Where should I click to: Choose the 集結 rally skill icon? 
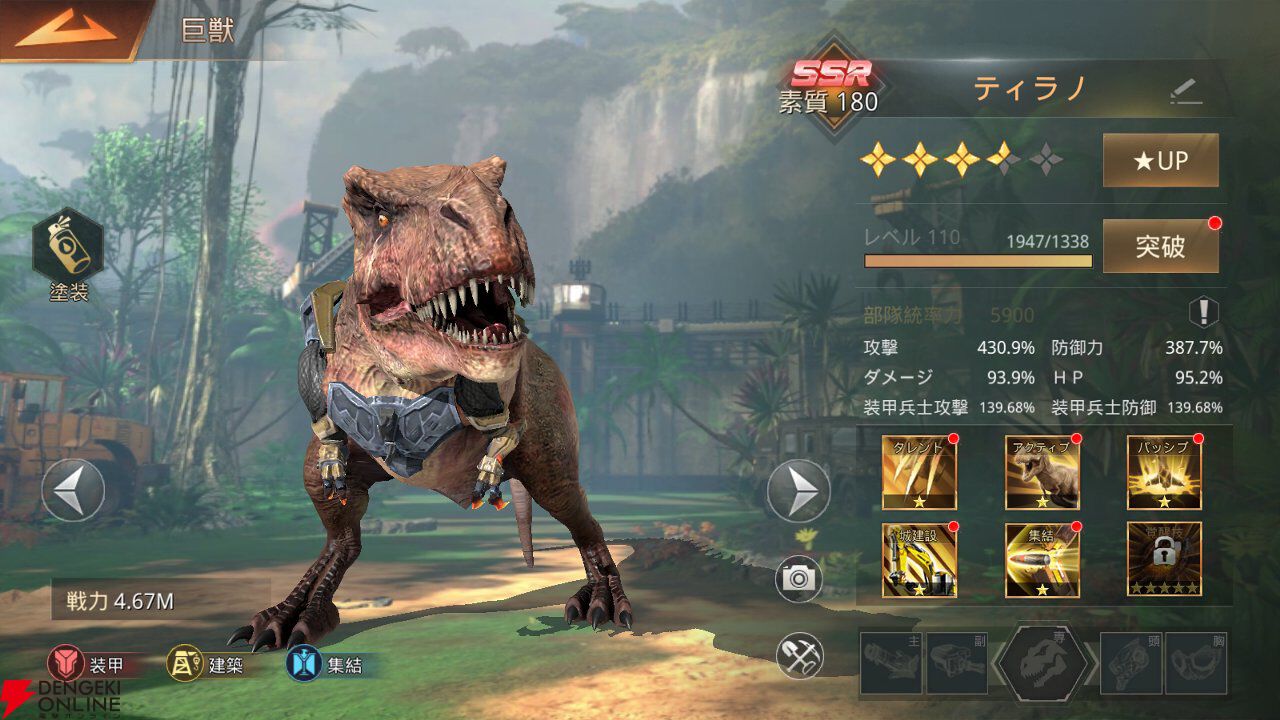[x=1042, y=560]
